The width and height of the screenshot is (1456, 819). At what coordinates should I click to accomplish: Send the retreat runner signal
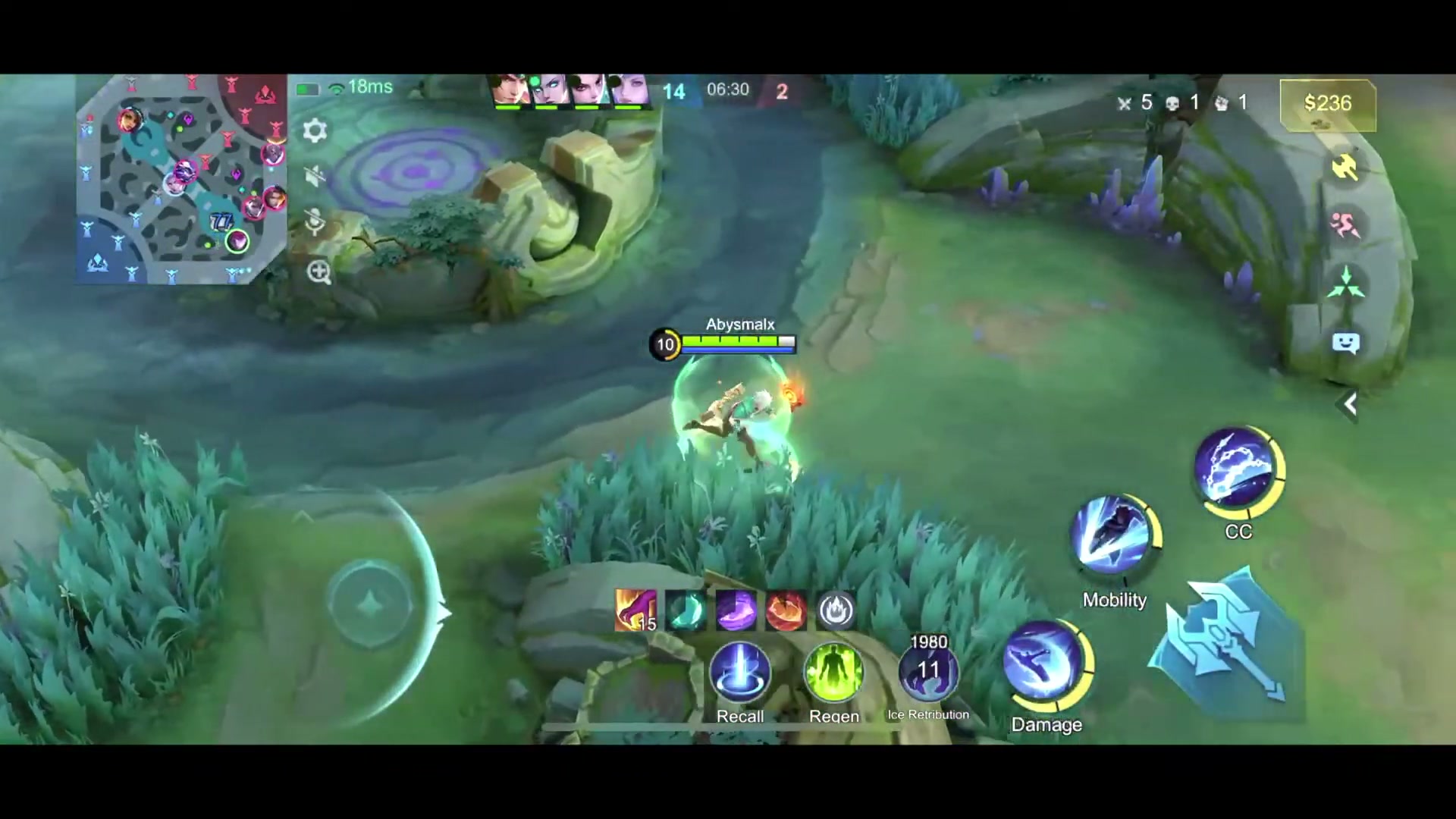(x=1346, y=226)
